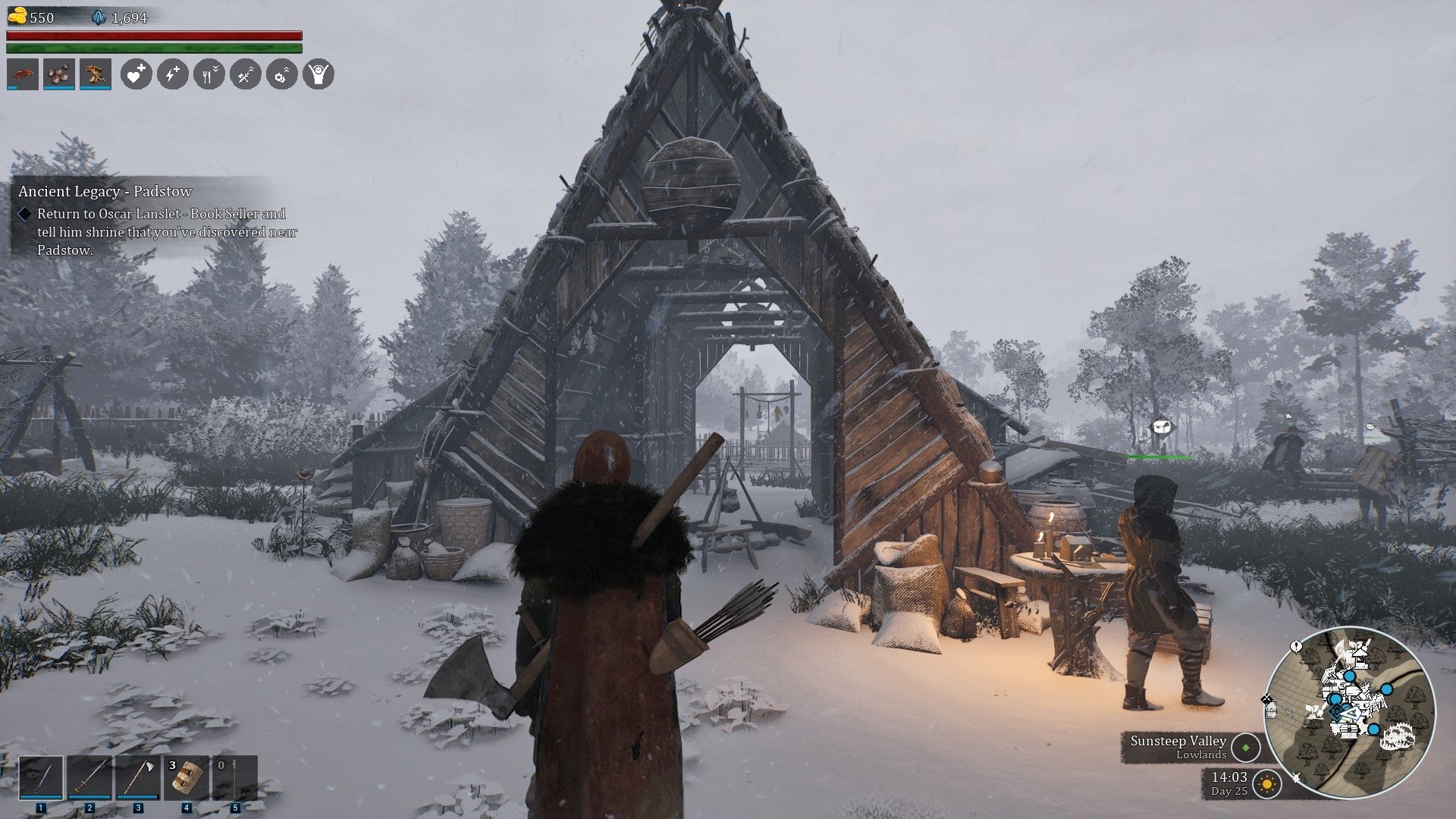Select the axe in hotbar slot 3

click(x=138, y=777)
